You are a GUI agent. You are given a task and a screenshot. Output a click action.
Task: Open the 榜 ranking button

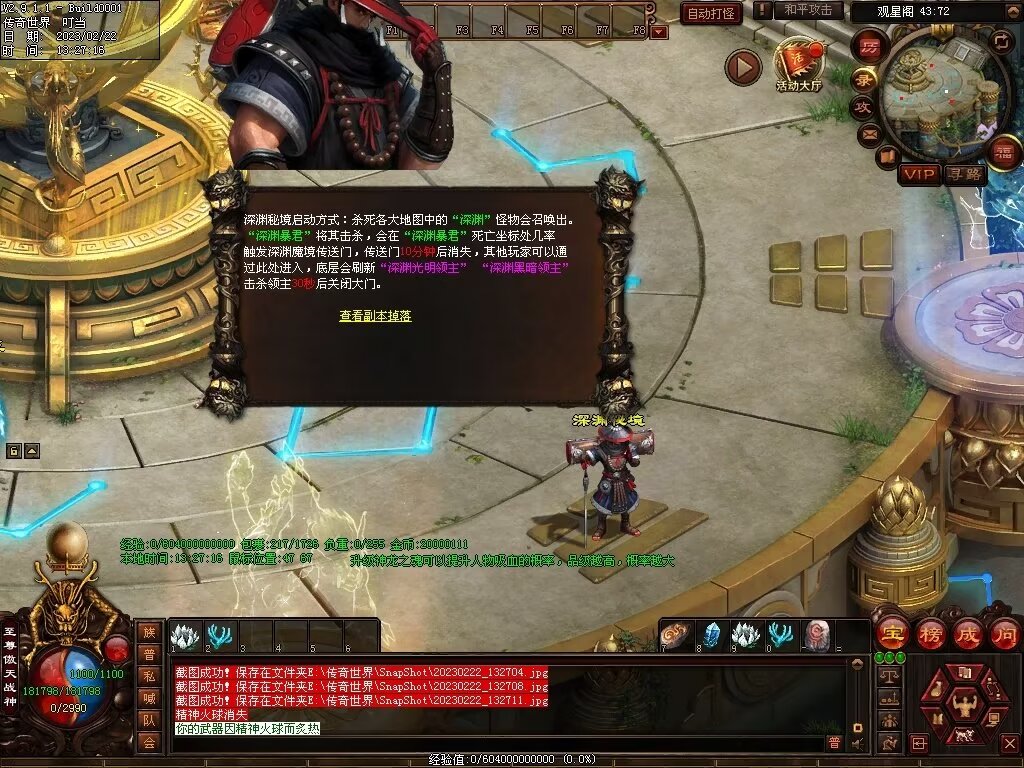(929, 634)
